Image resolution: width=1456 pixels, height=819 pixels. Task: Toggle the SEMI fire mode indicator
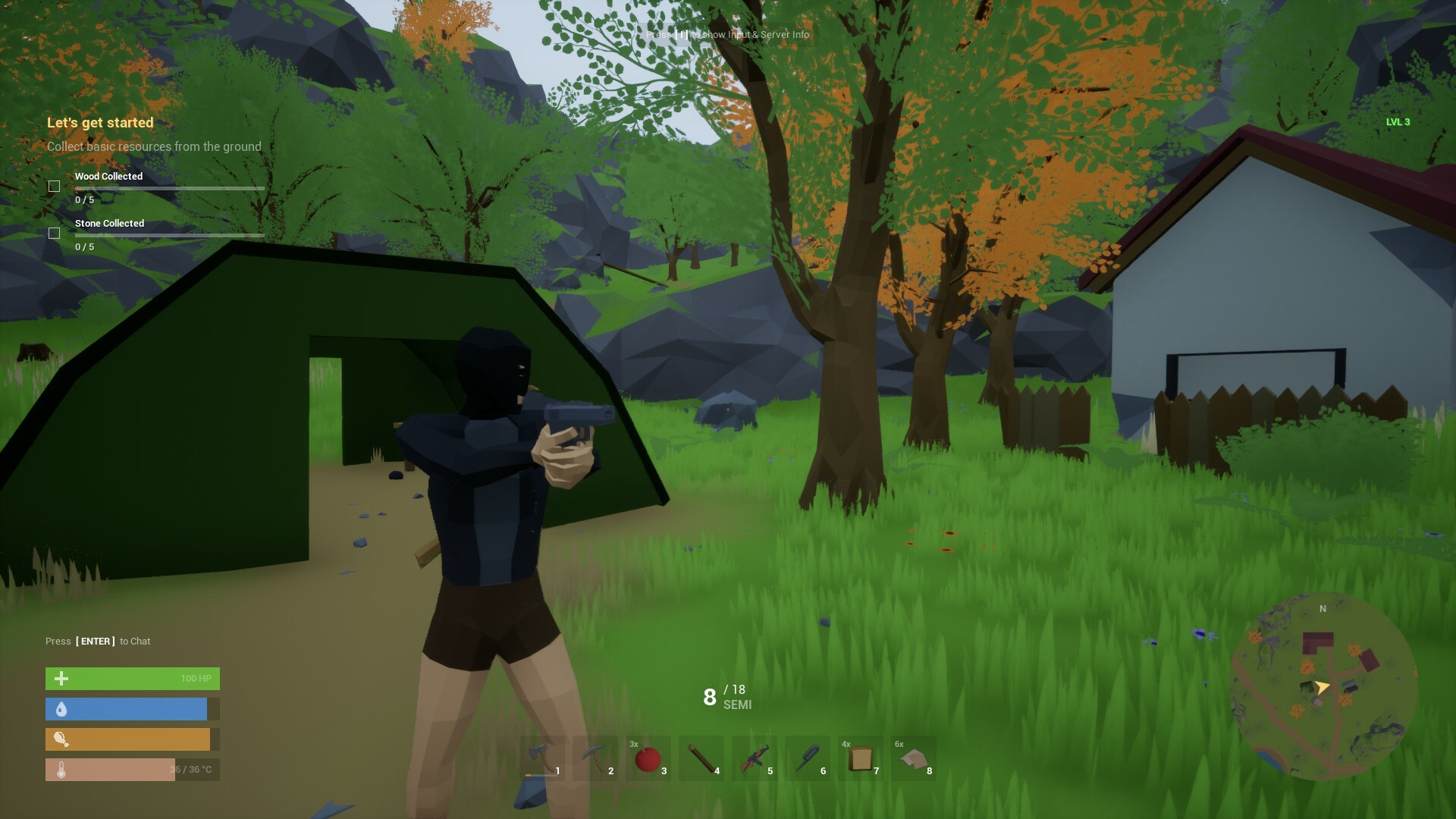click(x=736, y=704)
